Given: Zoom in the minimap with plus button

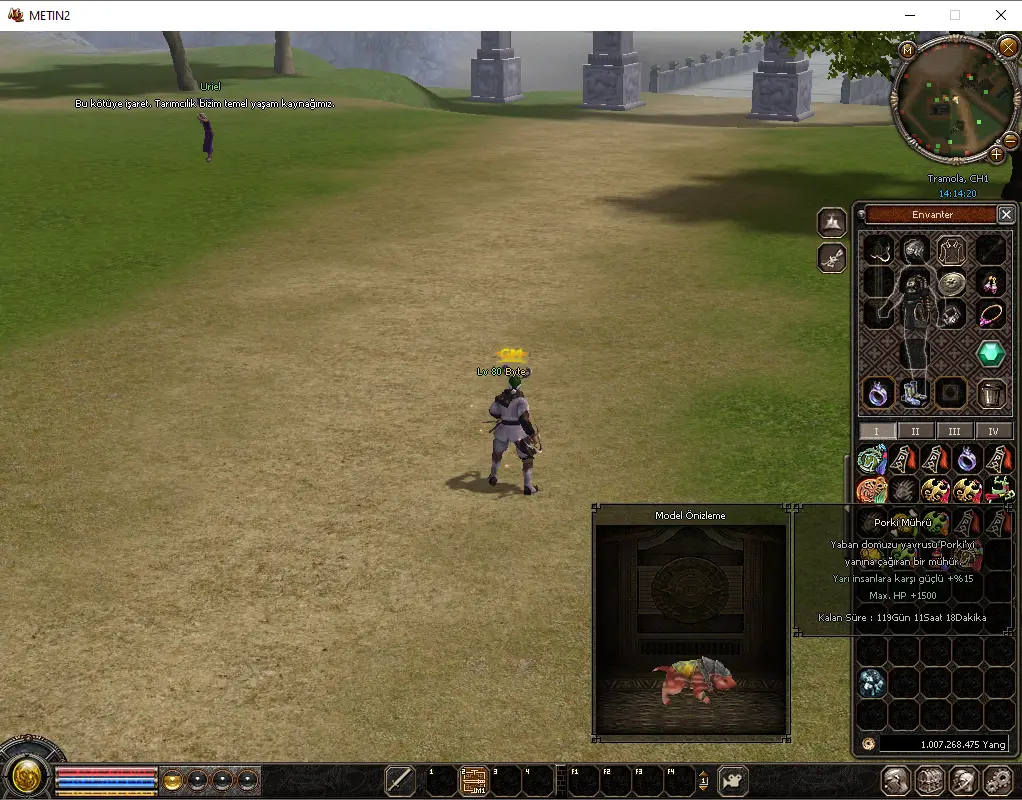Looking at the screenshot, I should pyautogui.click(x=996, y=155).
